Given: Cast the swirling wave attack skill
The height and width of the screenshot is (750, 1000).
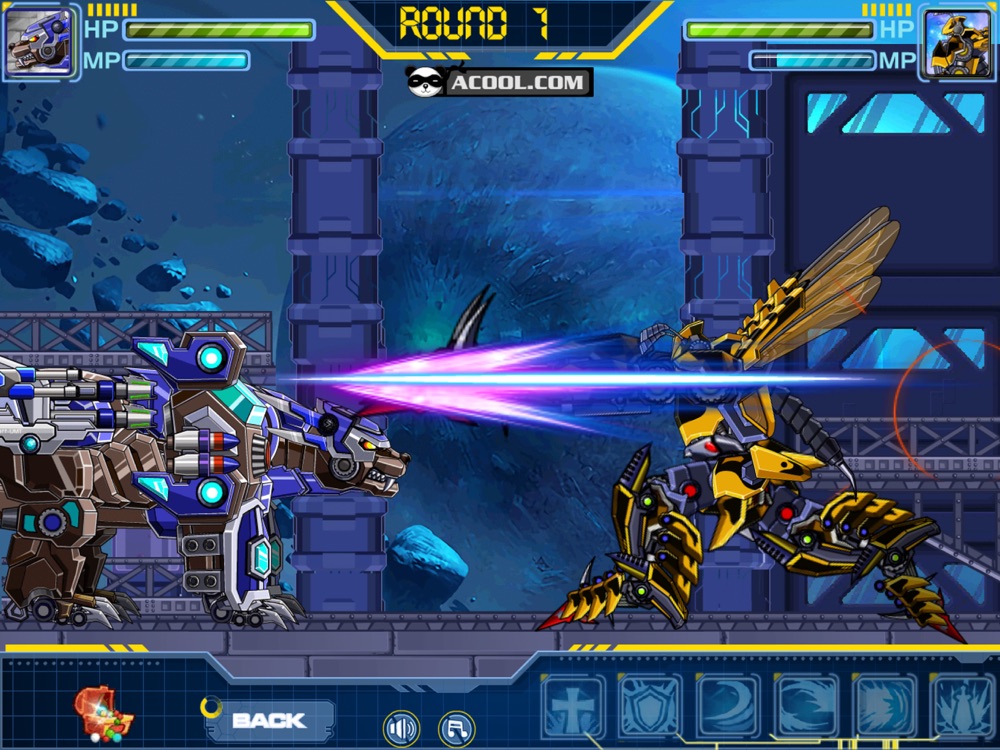Looking at the screenshot, I should [x=806, y=706].
